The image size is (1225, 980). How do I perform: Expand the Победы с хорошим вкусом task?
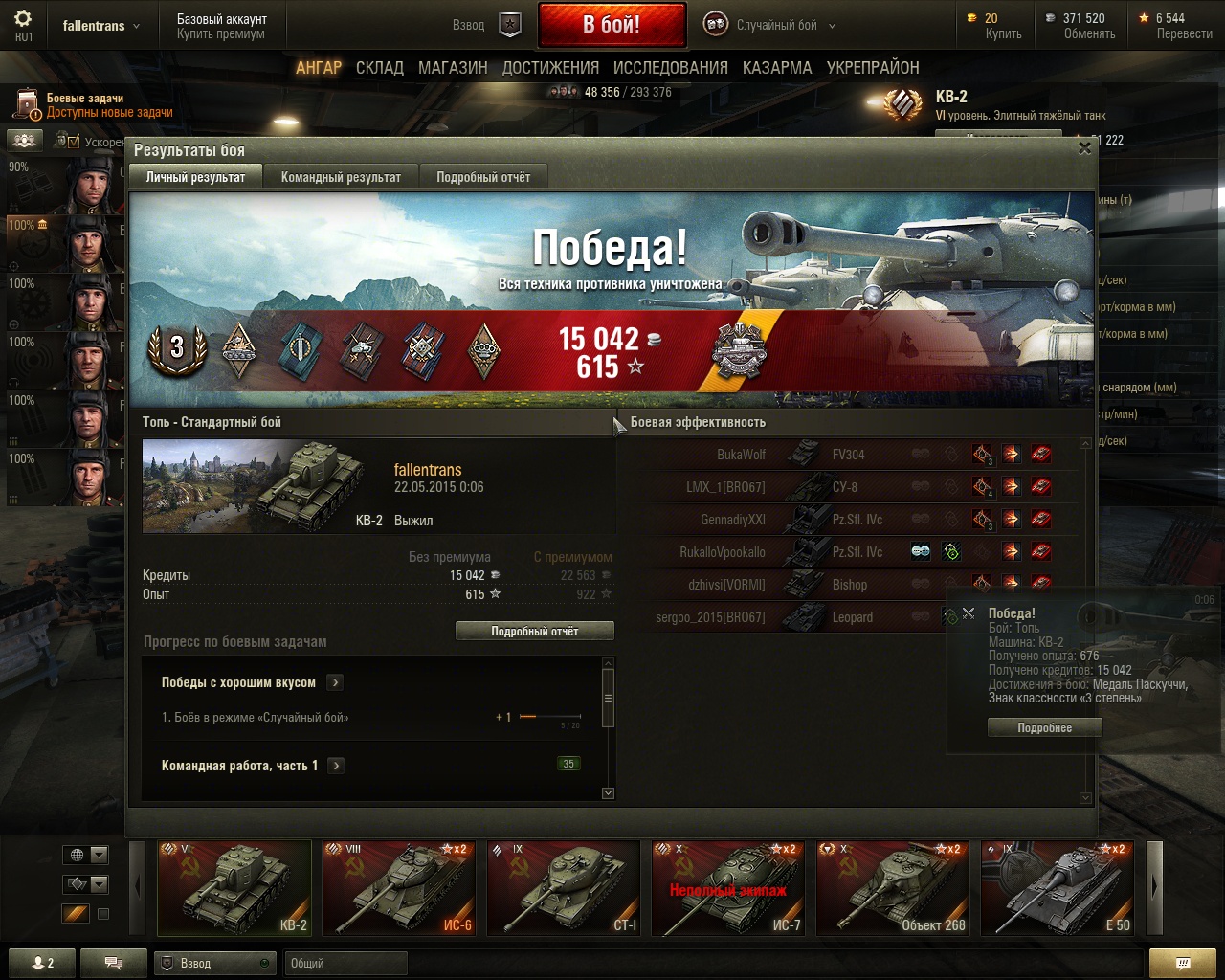[335, 682]
